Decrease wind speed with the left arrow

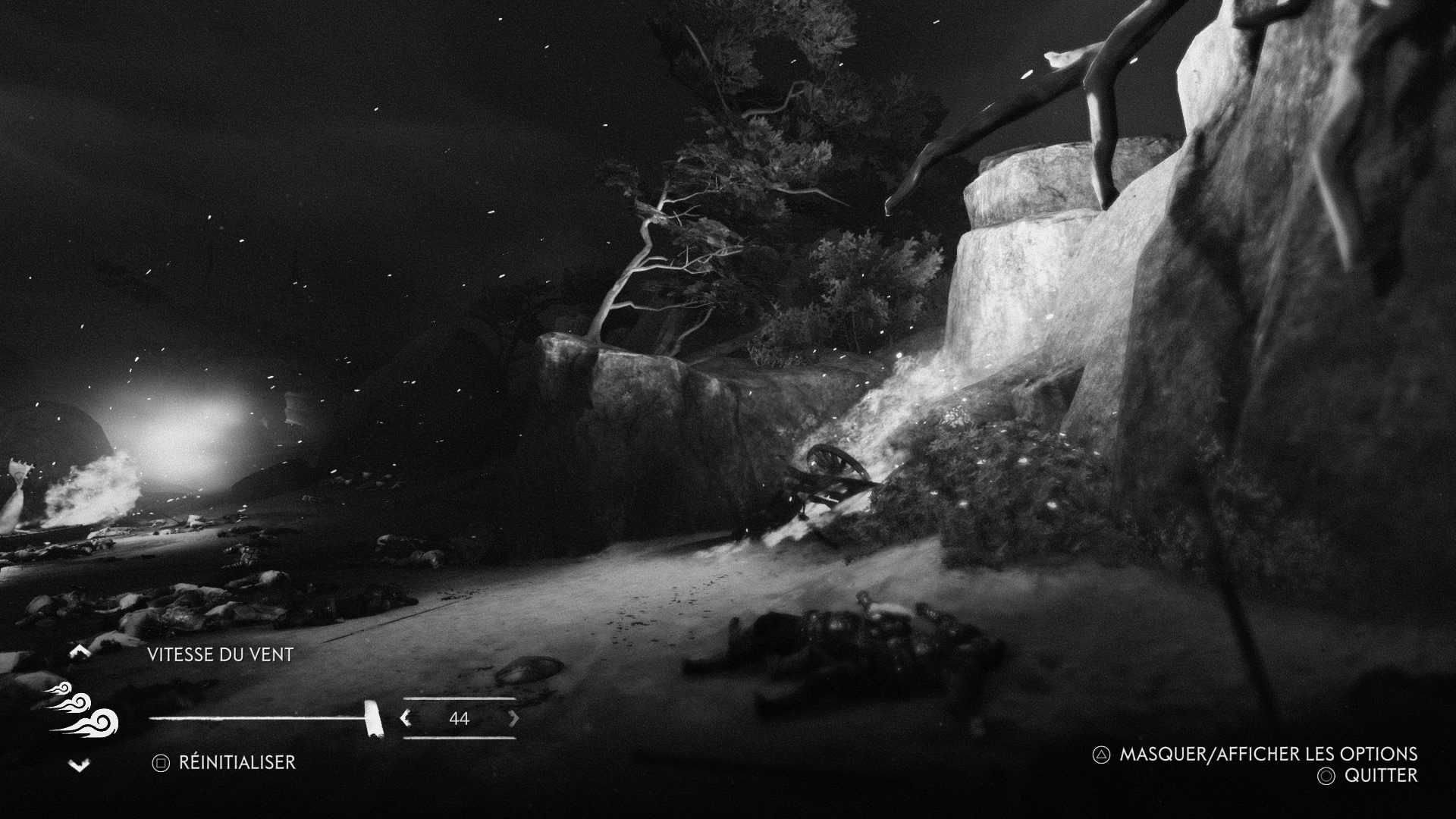(406, 717)
